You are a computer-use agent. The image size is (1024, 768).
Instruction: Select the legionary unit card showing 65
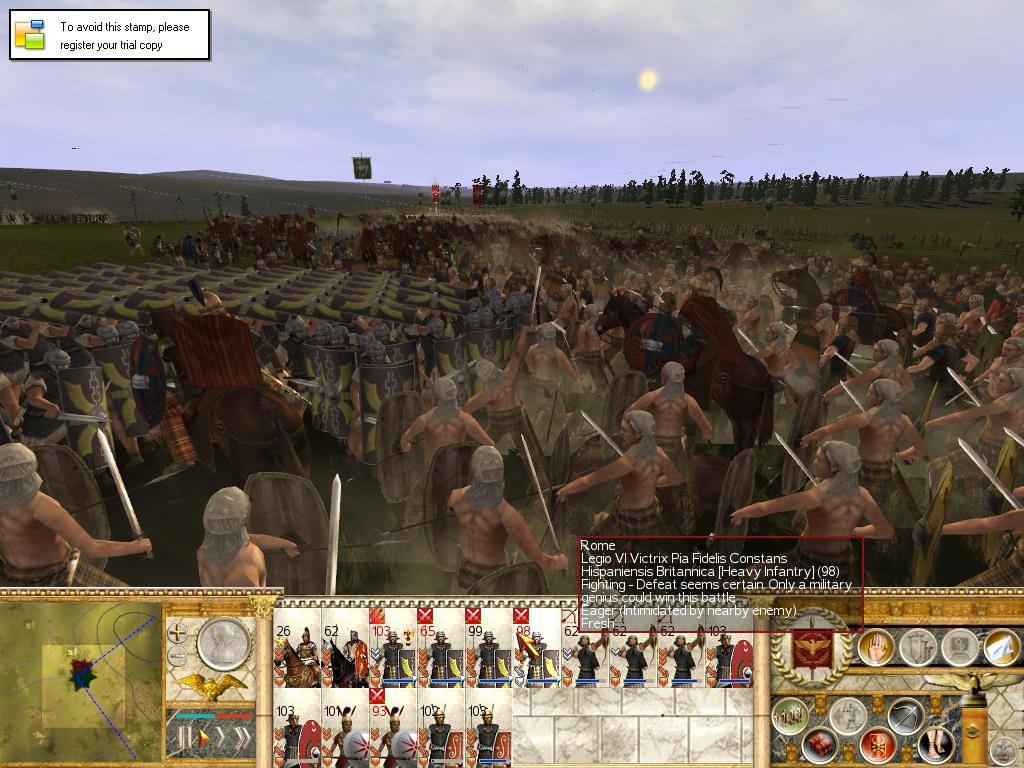pyautogui.click(x=439, y=655)
